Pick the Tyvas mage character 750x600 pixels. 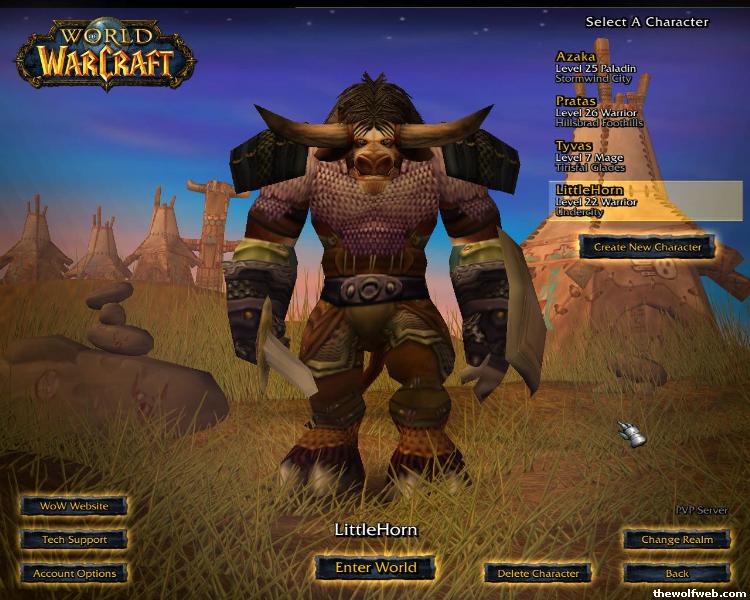[610, 156]
